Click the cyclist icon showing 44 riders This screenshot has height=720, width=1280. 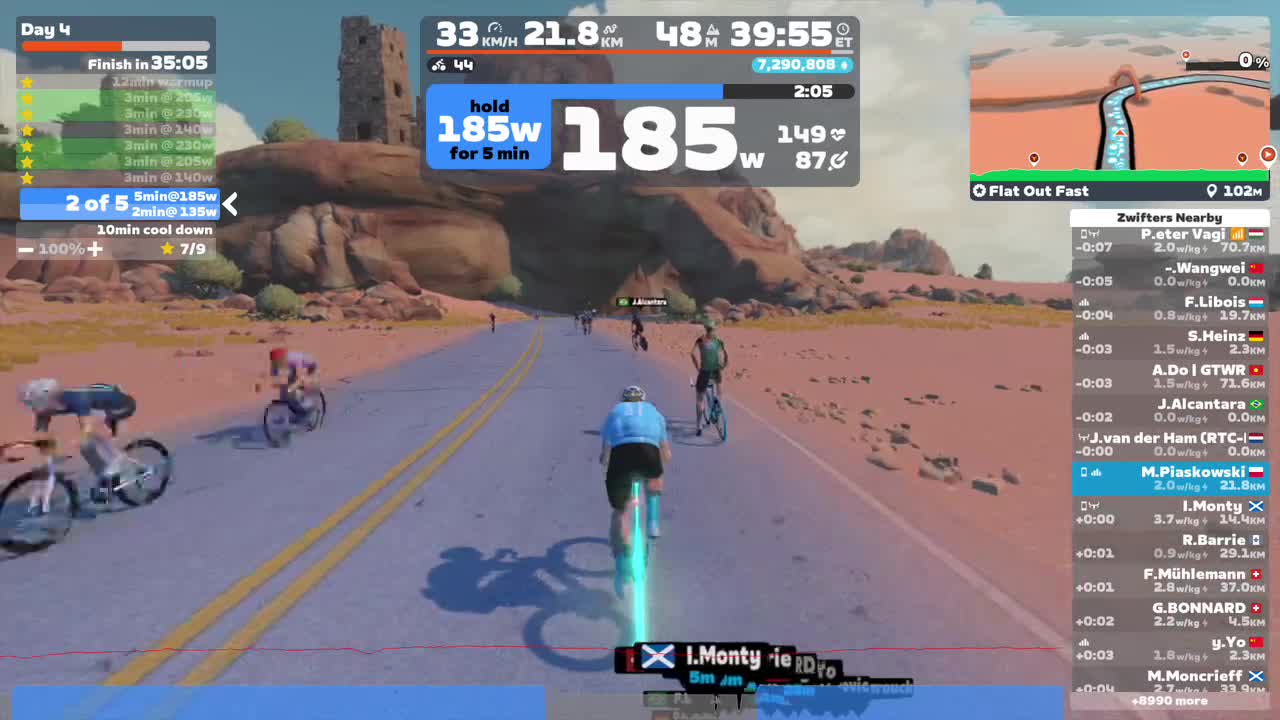tap(438, 65)
